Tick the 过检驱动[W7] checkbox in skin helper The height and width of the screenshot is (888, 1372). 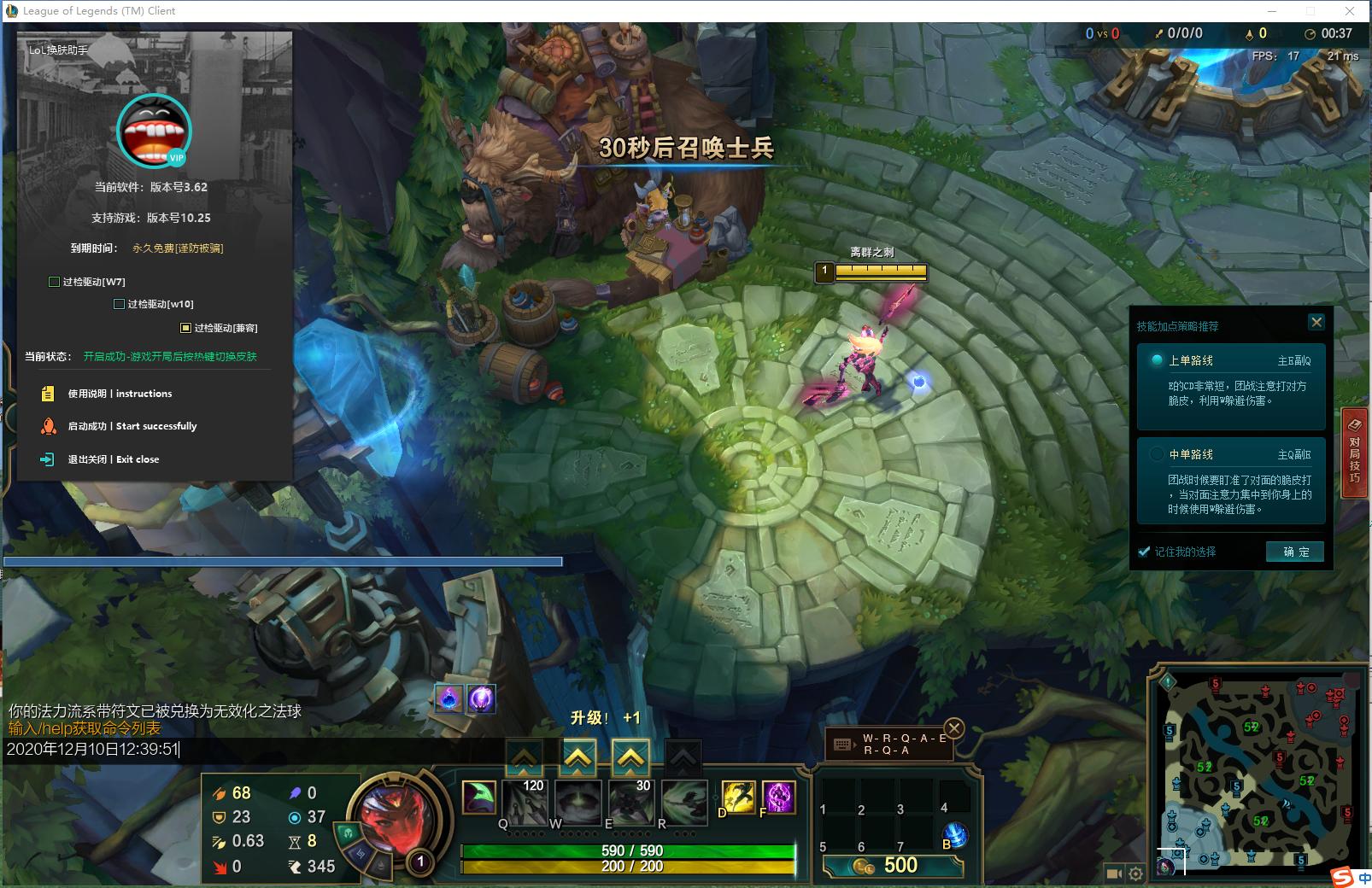coord(55,282)
